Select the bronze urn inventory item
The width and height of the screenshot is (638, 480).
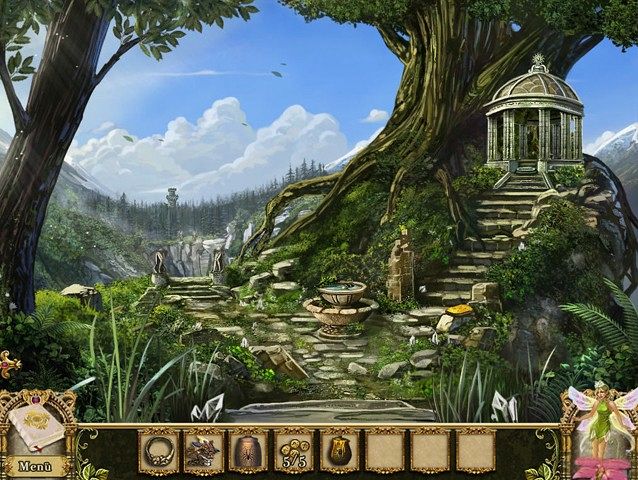click(248, 449)
